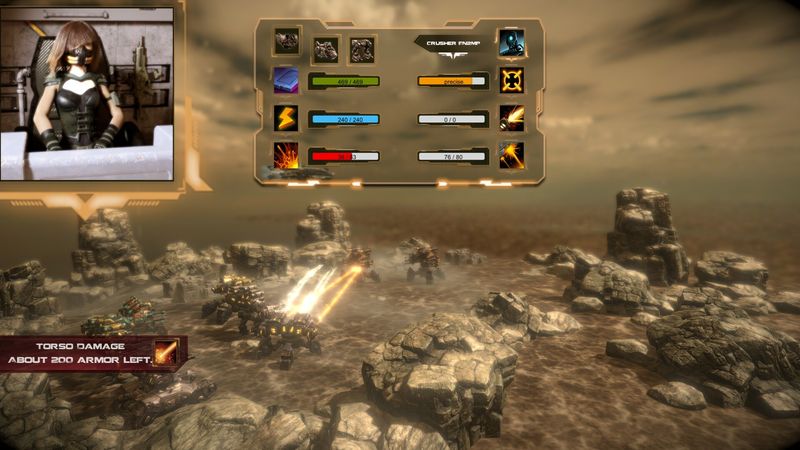
Task: Pick the orange beam weapon icon, bottom right
Action: (x=512, y=155)
